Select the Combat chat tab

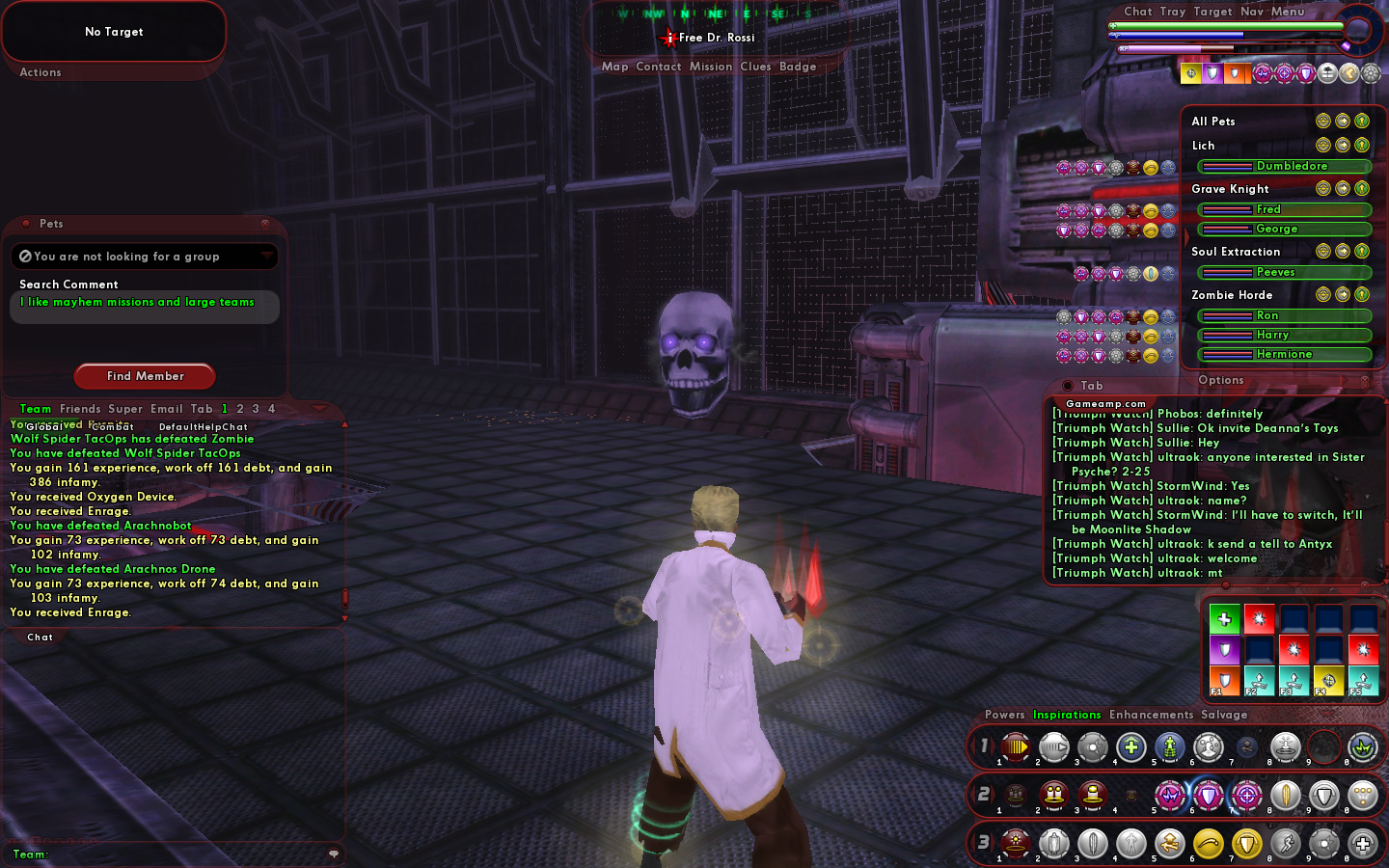[113, 426]
